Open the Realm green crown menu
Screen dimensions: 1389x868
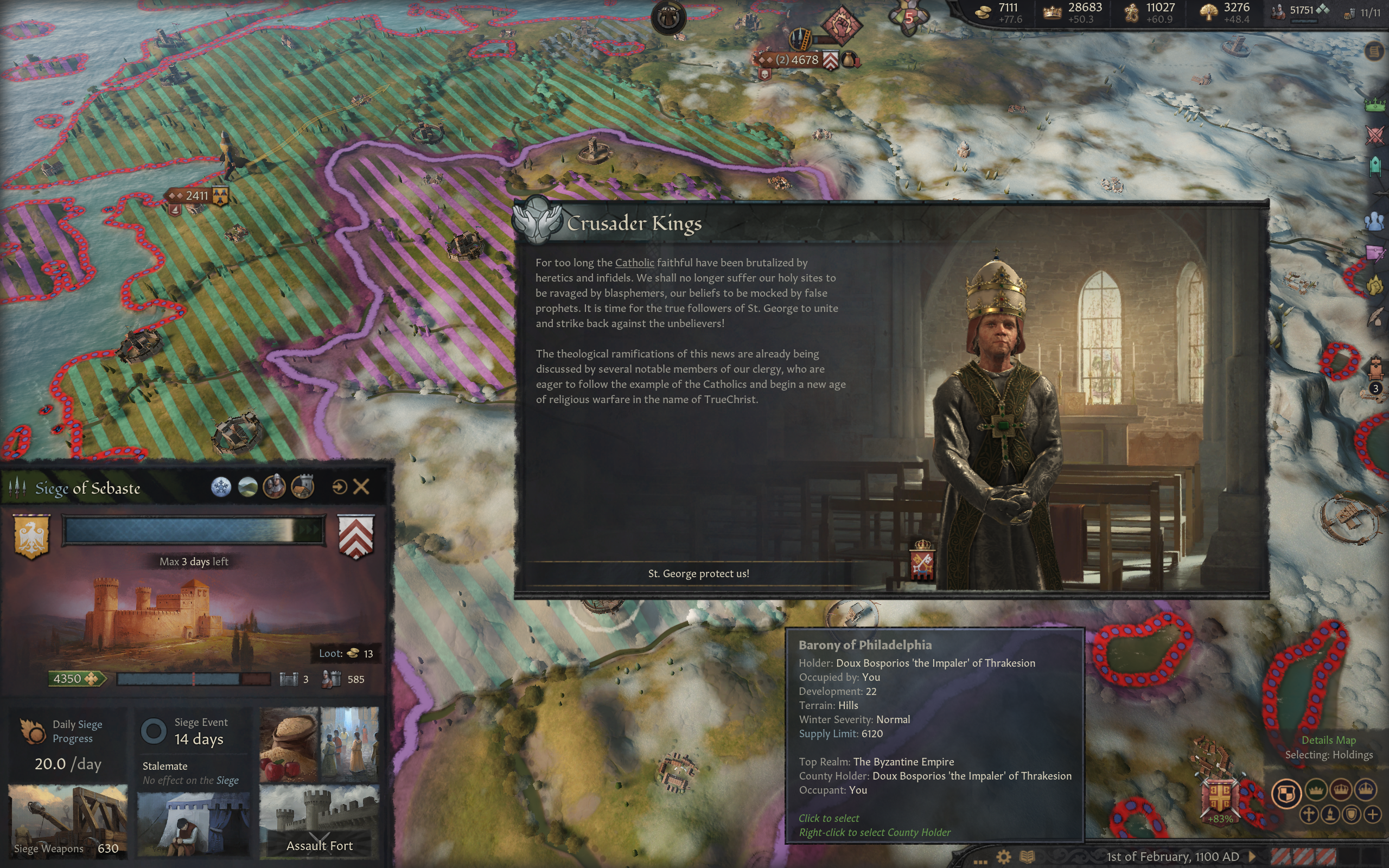pos(1375,105)
